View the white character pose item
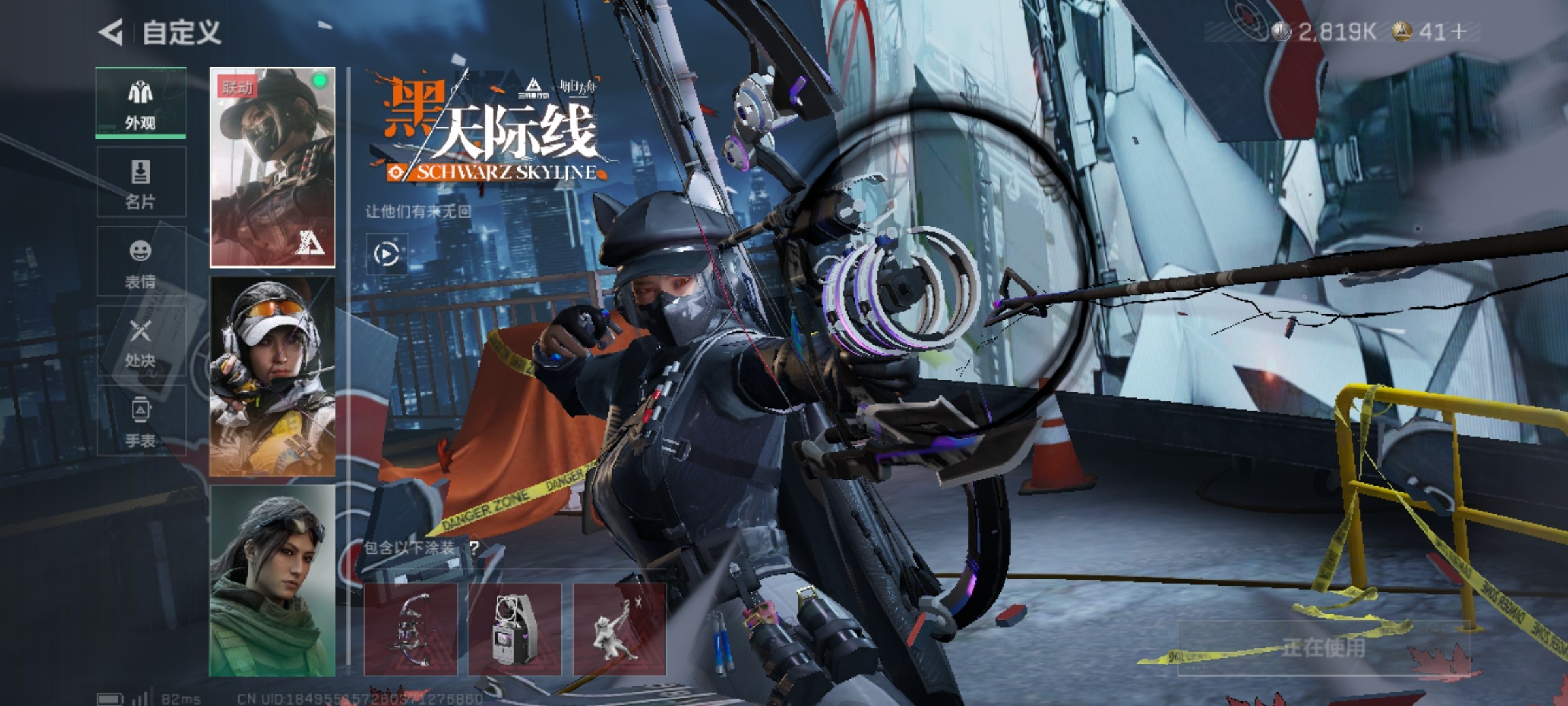The height and width of the screenshot is (706, 1568). (619, 629)
